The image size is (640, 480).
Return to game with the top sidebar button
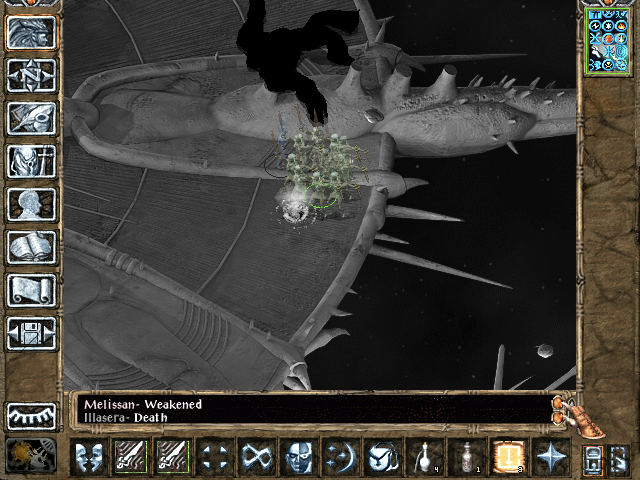pyautogui.click(x=31, y=32)
